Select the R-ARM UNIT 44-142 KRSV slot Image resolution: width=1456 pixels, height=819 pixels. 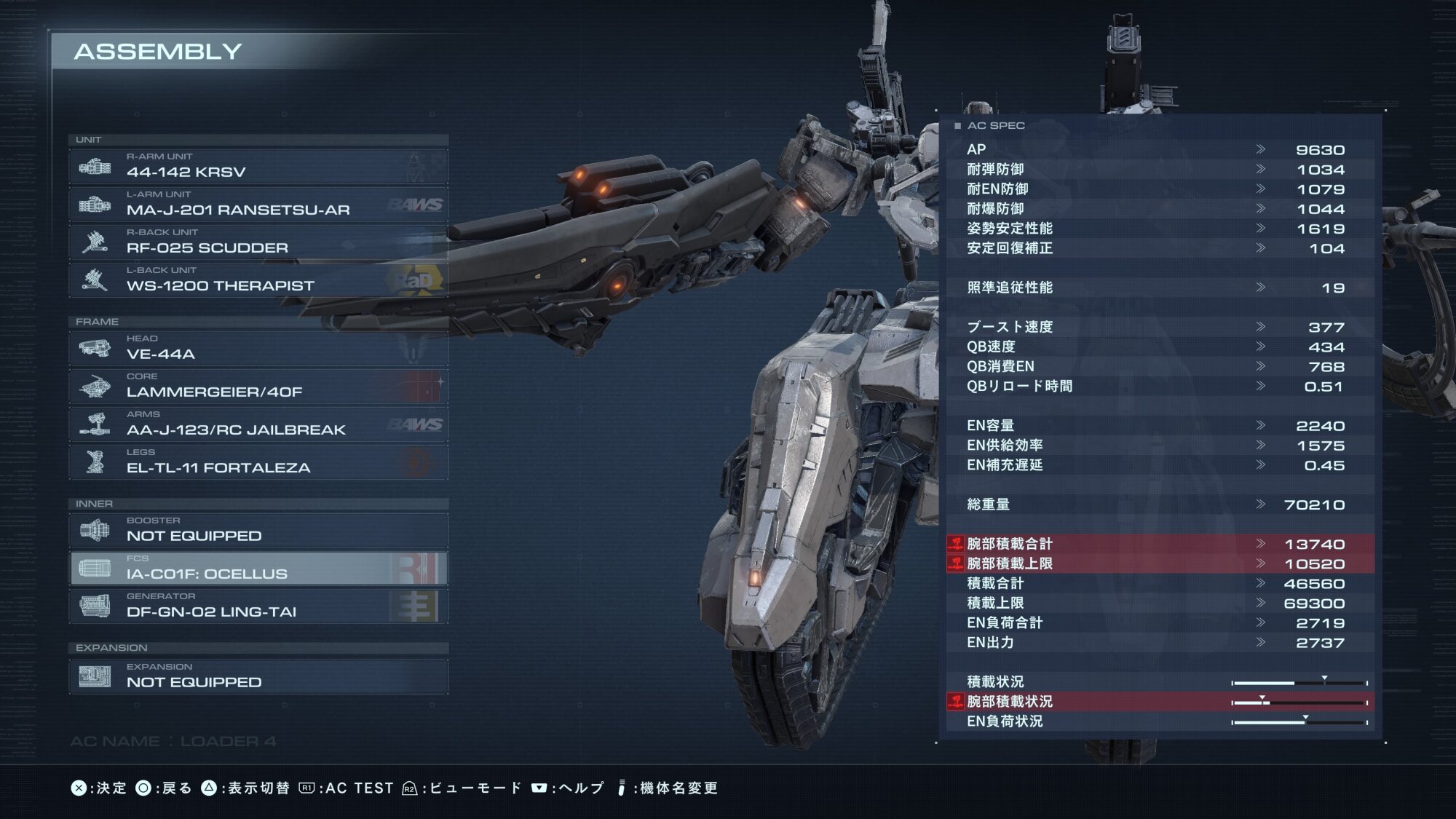(258, 167)
